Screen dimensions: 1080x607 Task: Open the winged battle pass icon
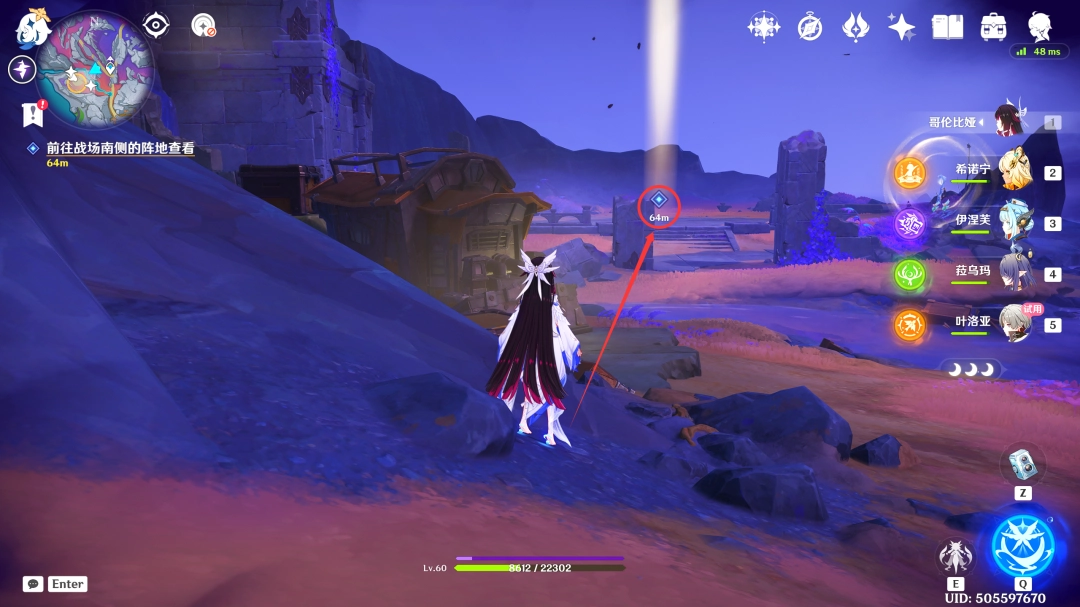pyautogui.click(x=856, y=27)
